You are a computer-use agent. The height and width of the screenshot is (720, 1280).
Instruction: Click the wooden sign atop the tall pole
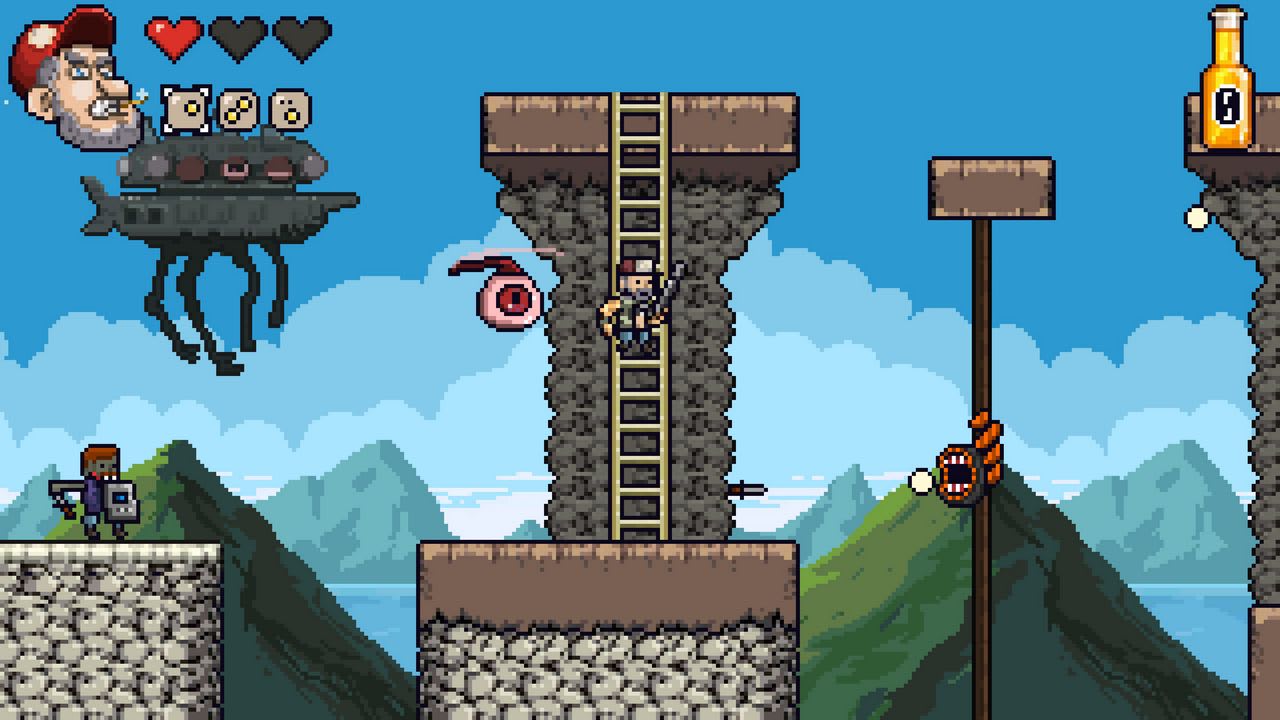[x=992, y=185]
